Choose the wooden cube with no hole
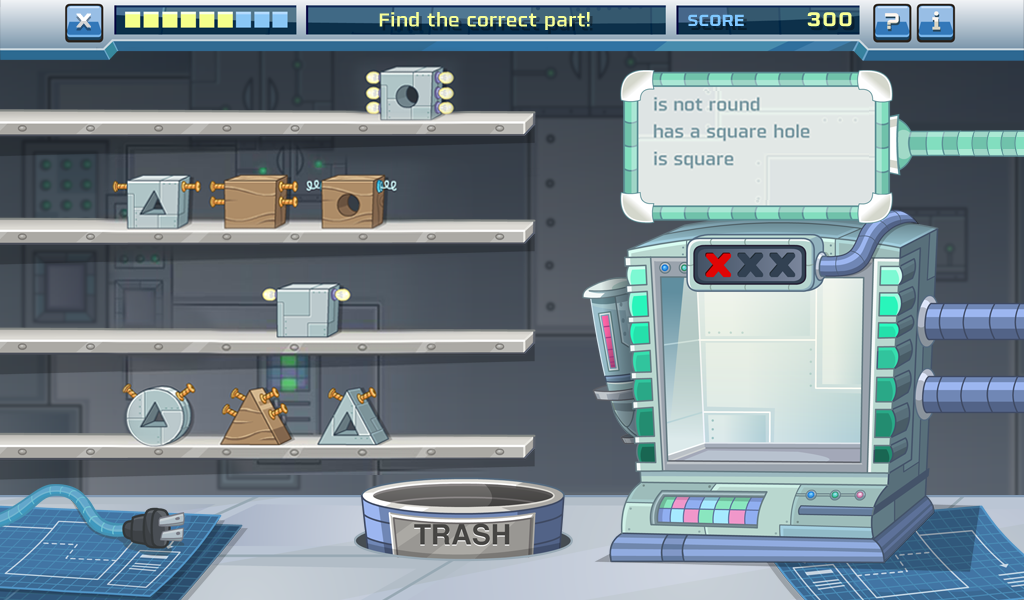Screen dimensions: 1024x600 (254, 201)
